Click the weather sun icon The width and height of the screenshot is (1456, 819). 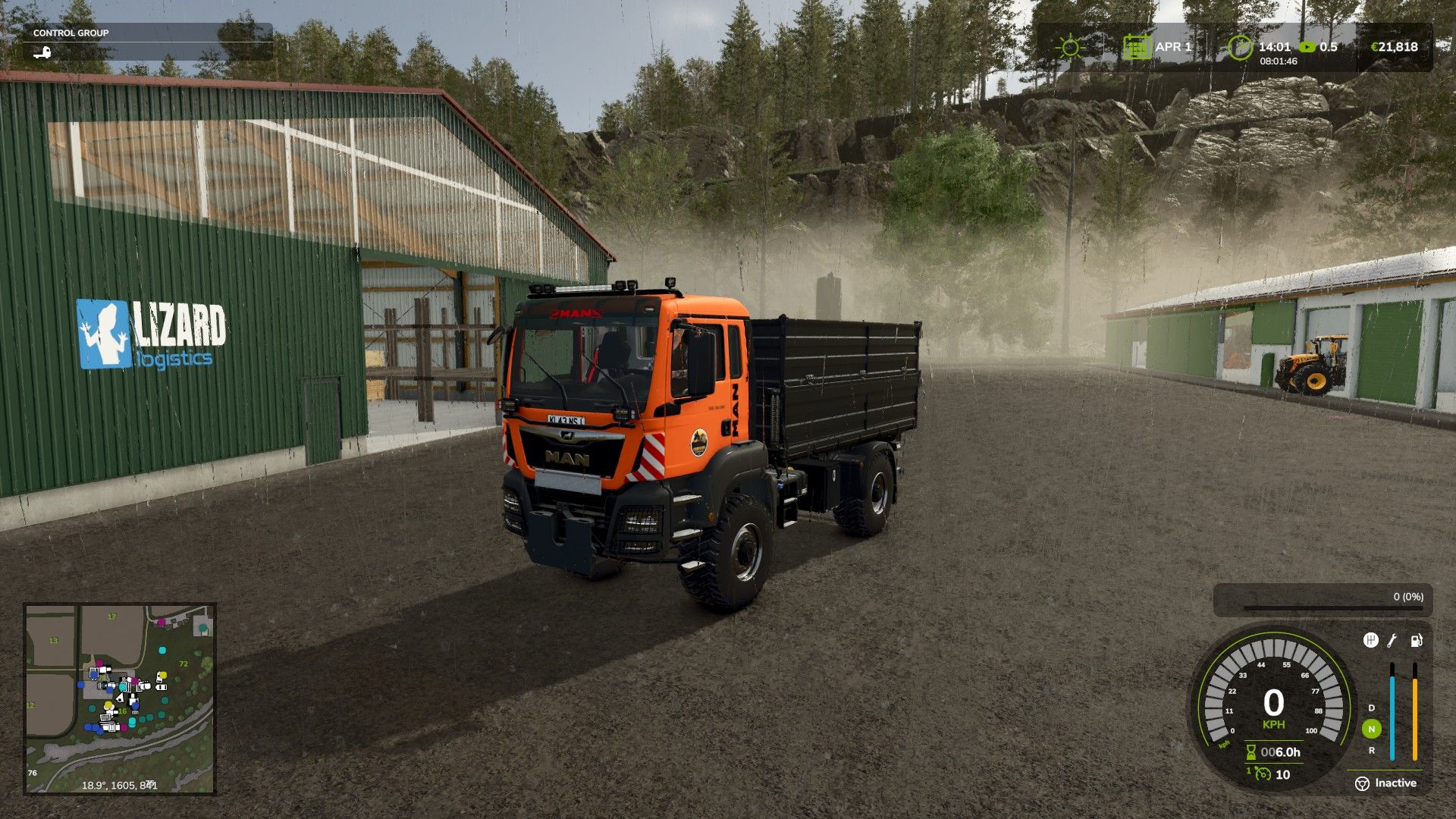click(1070, 47)
